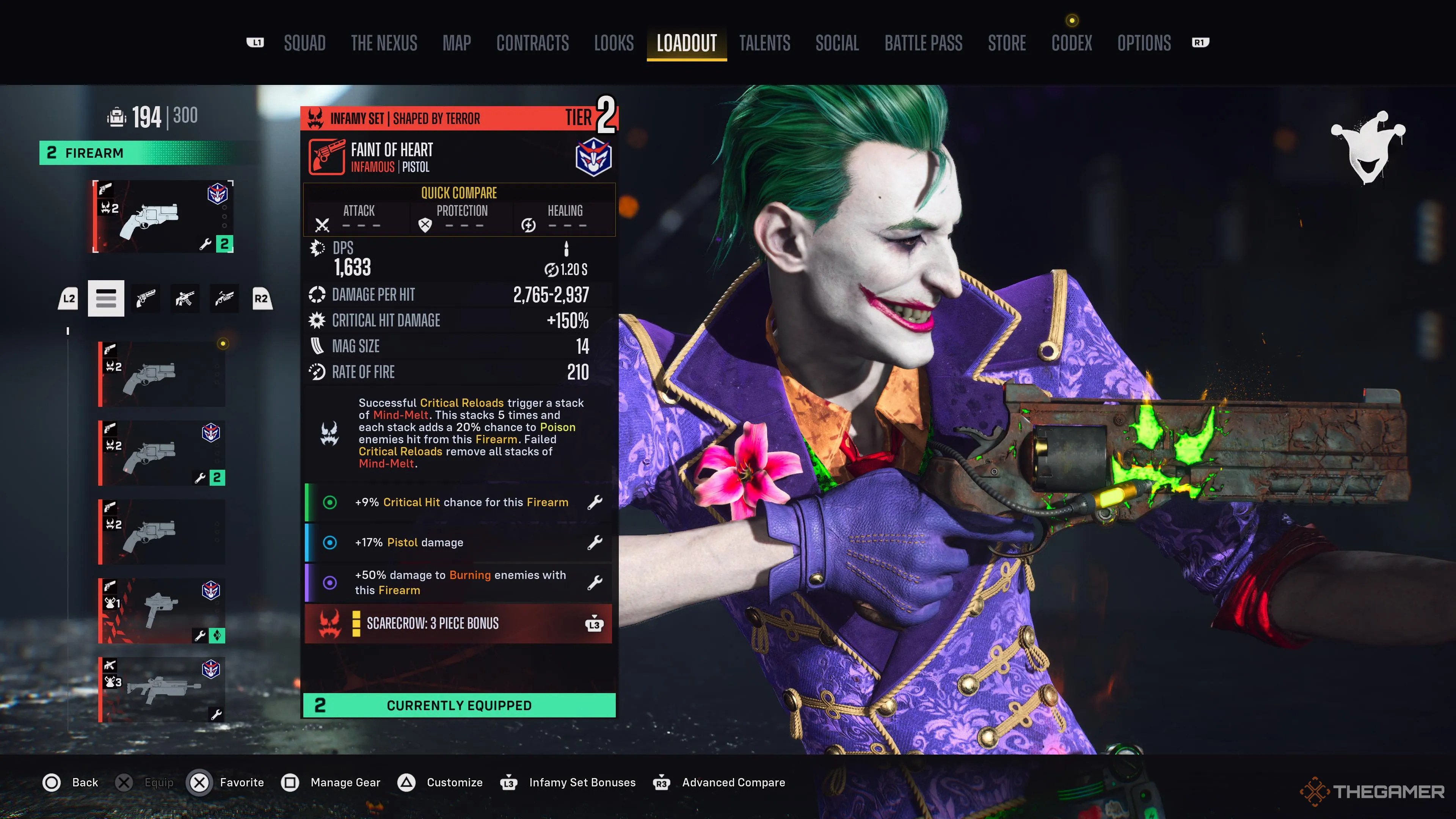The height and width of the screenshot is (819, 1456).
Task: Click the Infamy Set emblem on Faint of Heart
Action: point(593,157)
